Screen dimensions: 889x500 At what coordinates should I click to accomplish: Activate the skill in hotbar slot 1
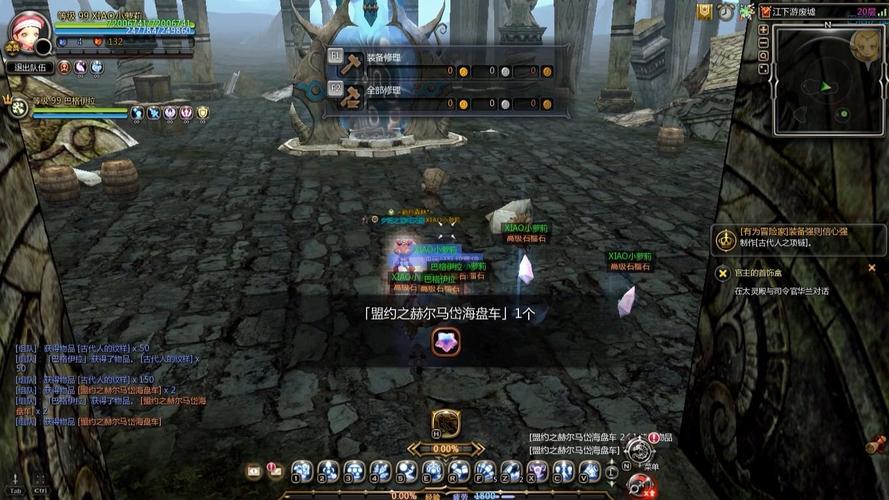pos(302,469)
